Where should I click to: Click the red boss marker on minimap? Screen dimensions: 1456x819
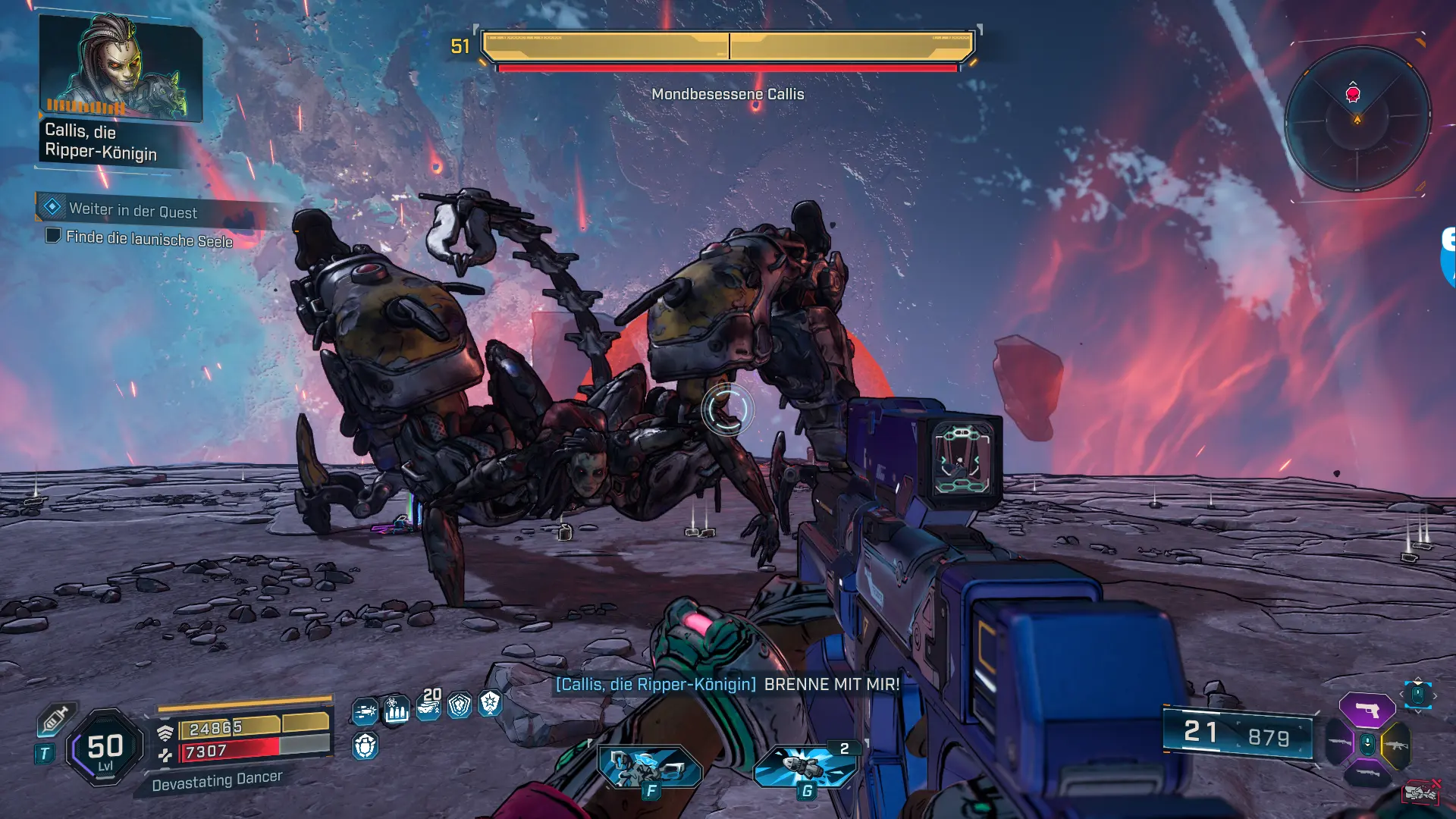point(1353,94)
